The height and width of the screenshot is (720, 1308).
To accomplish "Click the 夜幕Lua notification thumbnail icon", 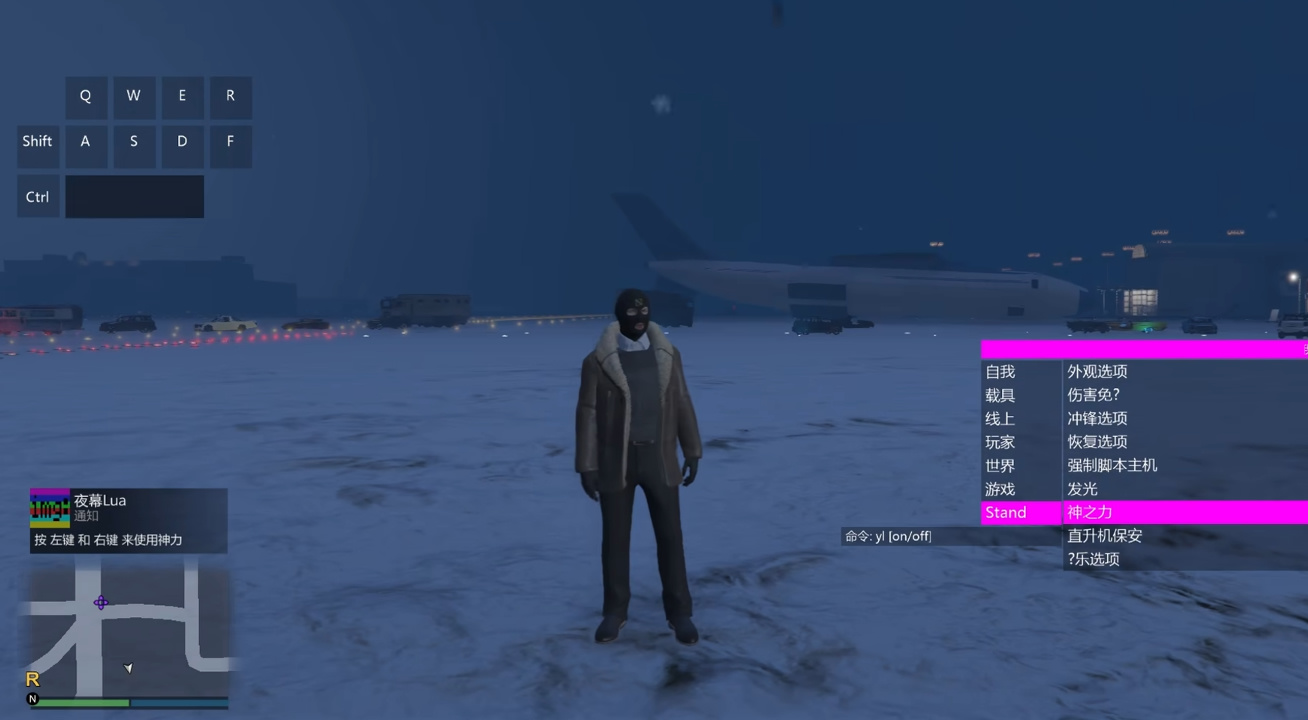I will 48,506.
